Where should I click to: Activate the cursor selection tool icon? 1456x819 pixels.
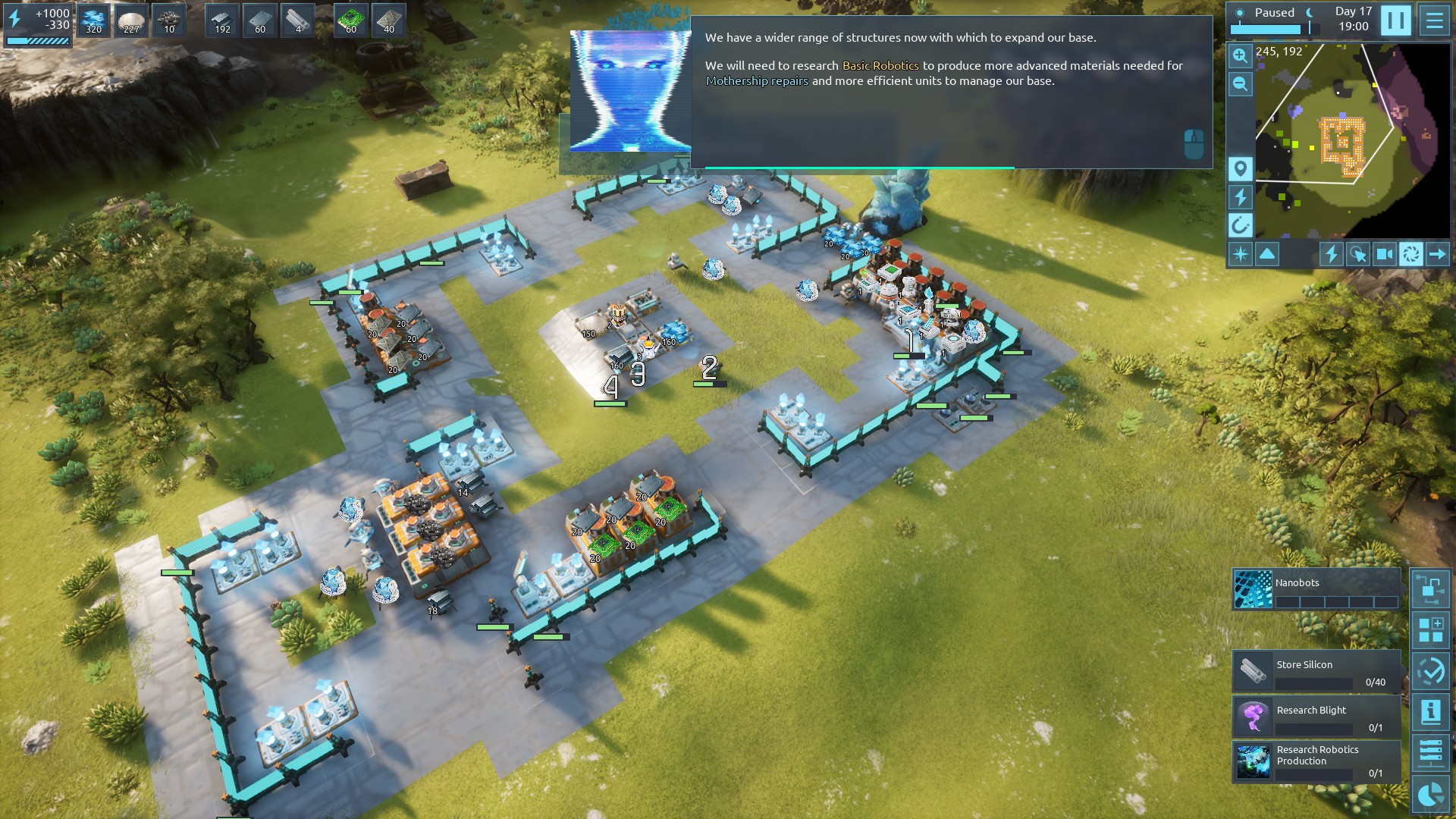click(1357, 254)
